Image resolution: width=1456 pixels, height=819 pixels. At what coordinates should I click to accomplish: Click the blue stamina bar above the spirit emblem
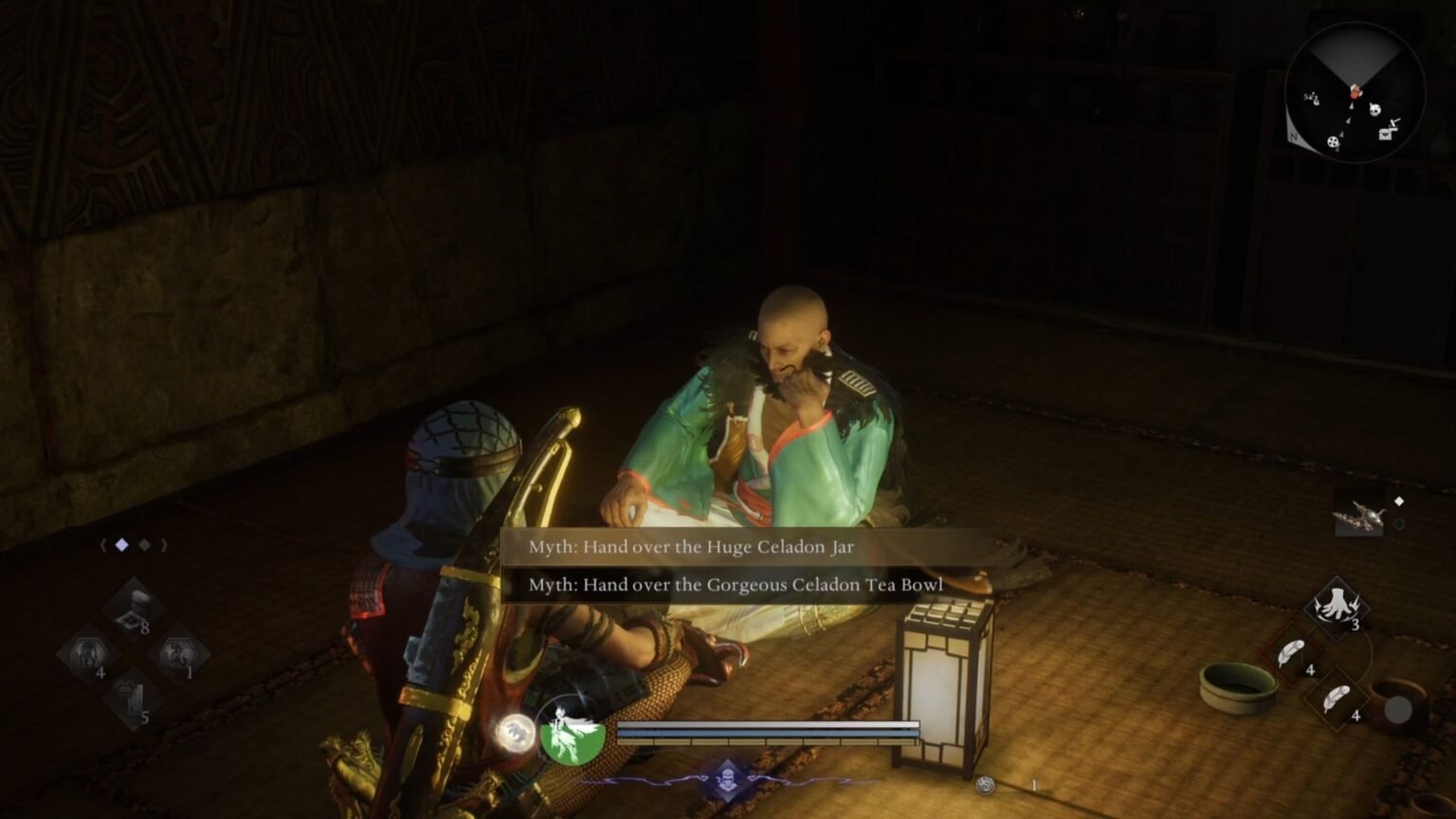tap(768, 730)
